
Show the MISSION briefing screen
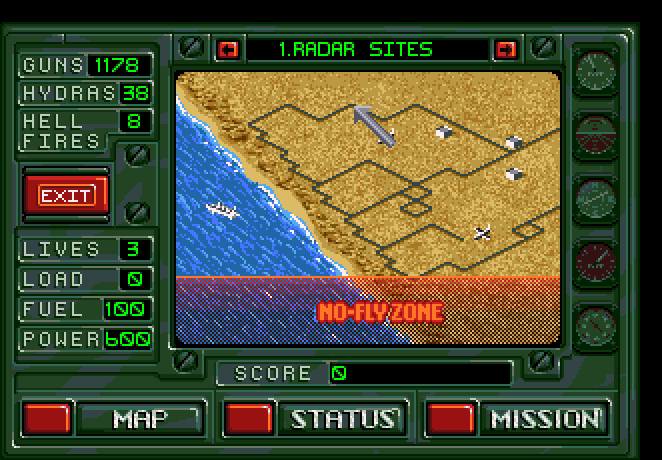[545, 418]
